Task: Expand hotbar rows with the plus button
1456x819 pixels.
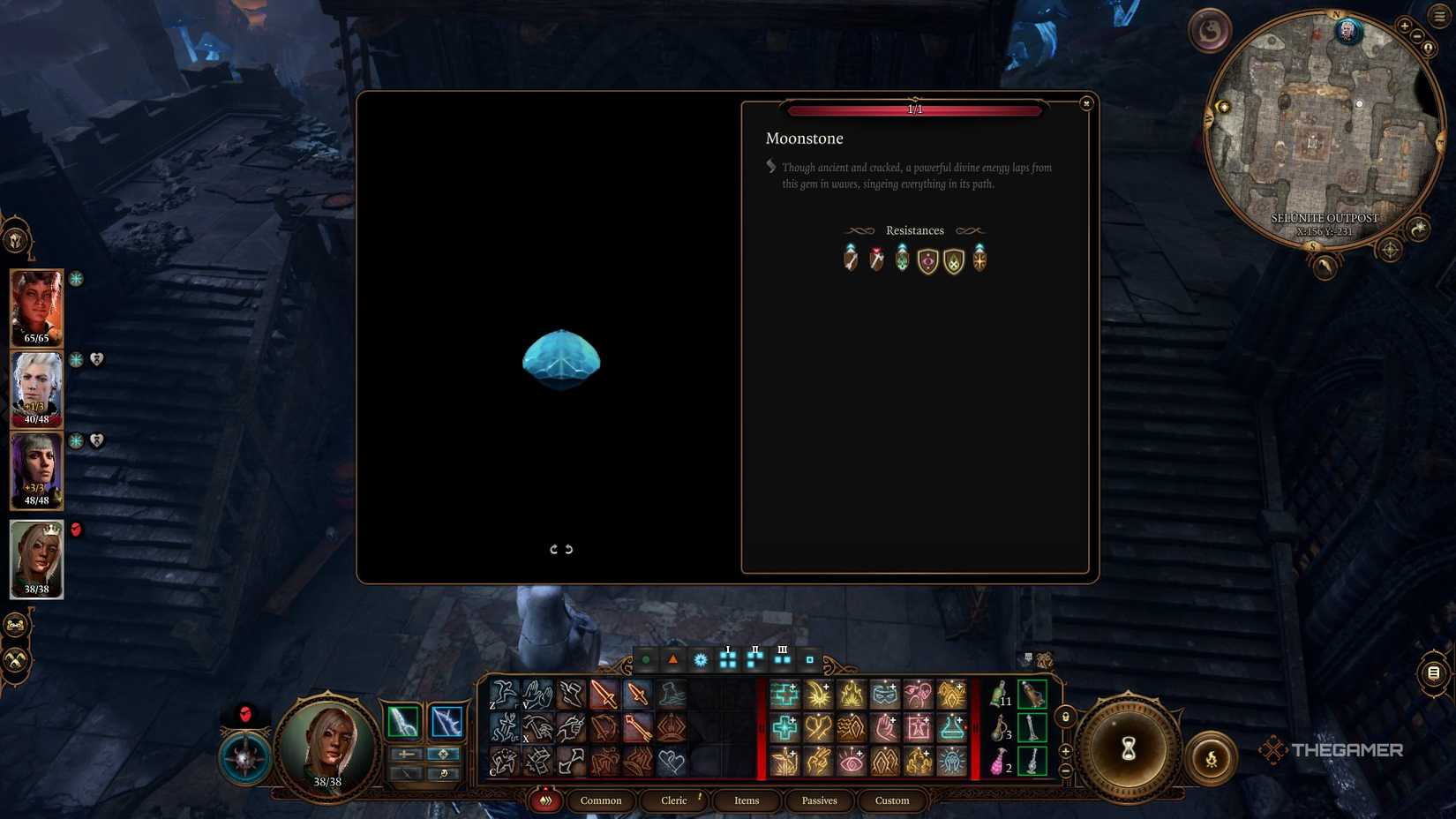Action: 1065,750
